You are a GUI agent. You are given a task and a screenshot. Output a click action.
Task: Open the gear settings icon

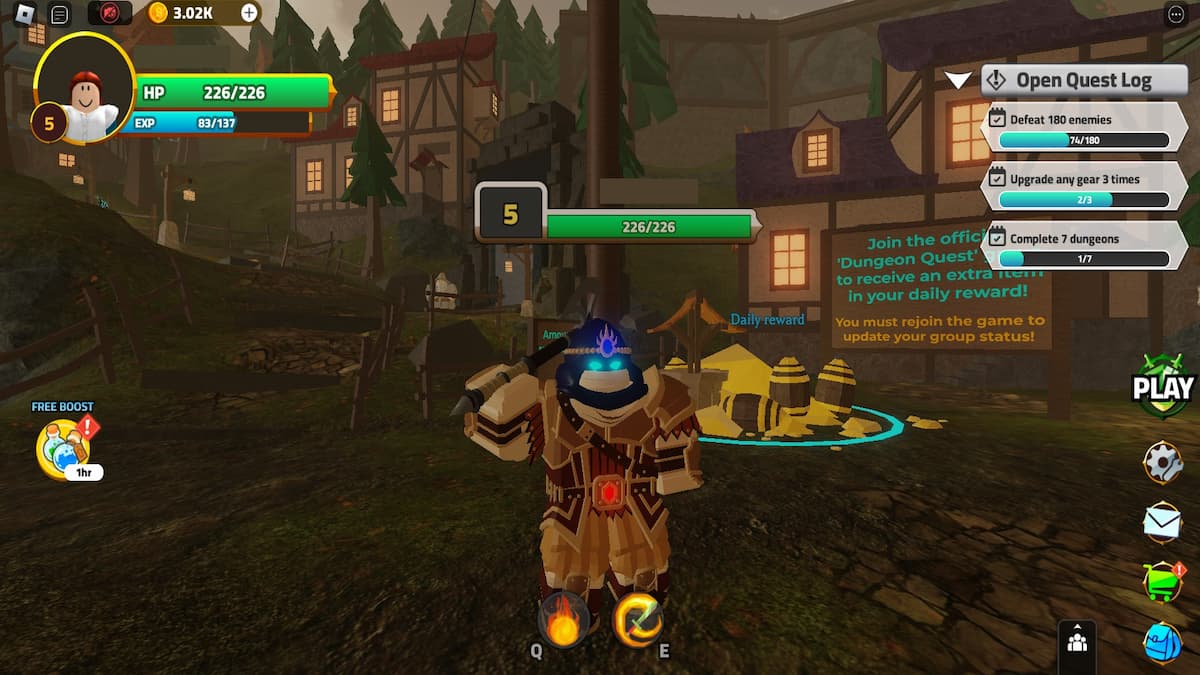(x=1162, y=462)
